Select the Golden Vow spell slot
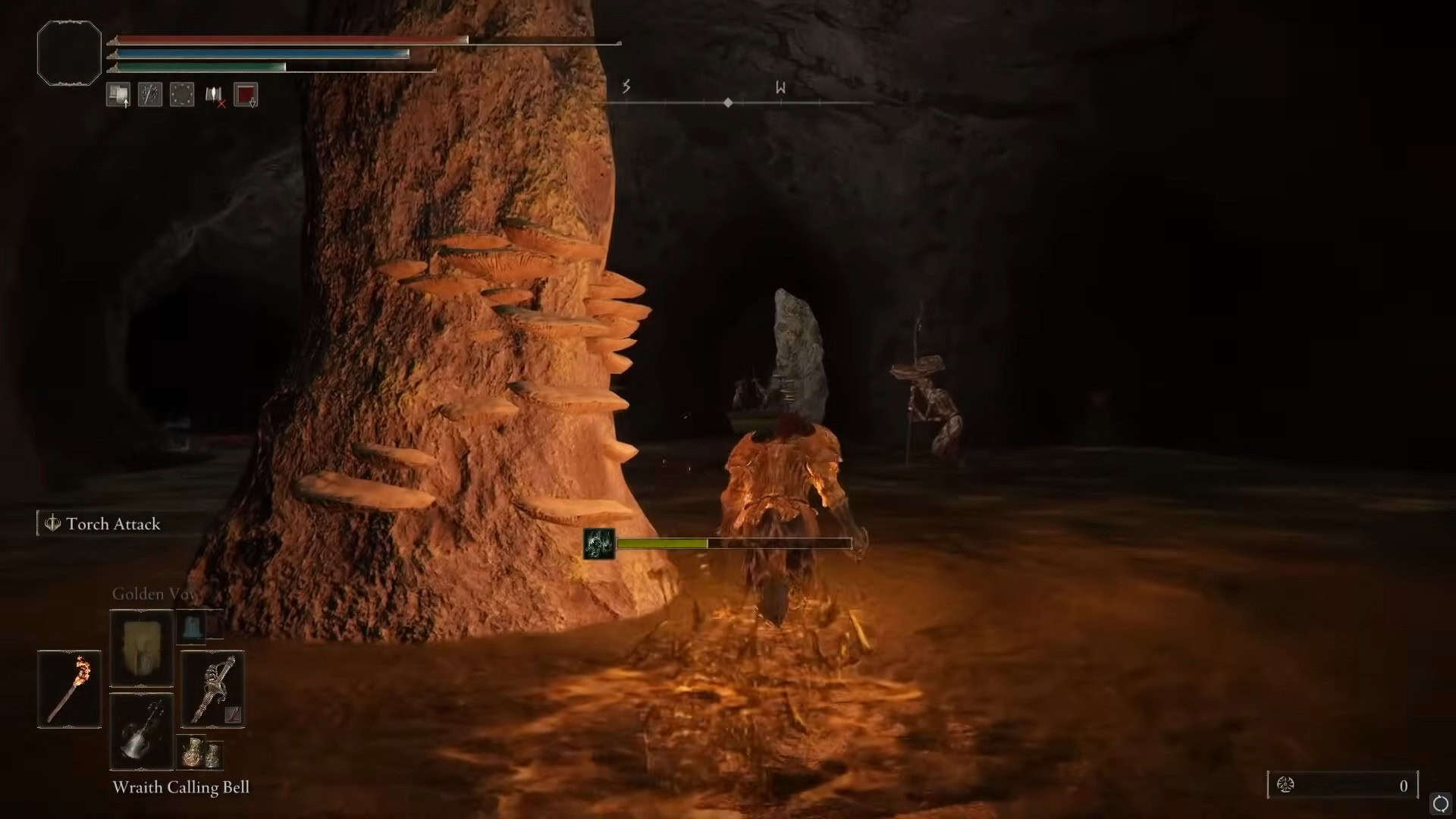1456x819 pixels. tap(142, 648)
